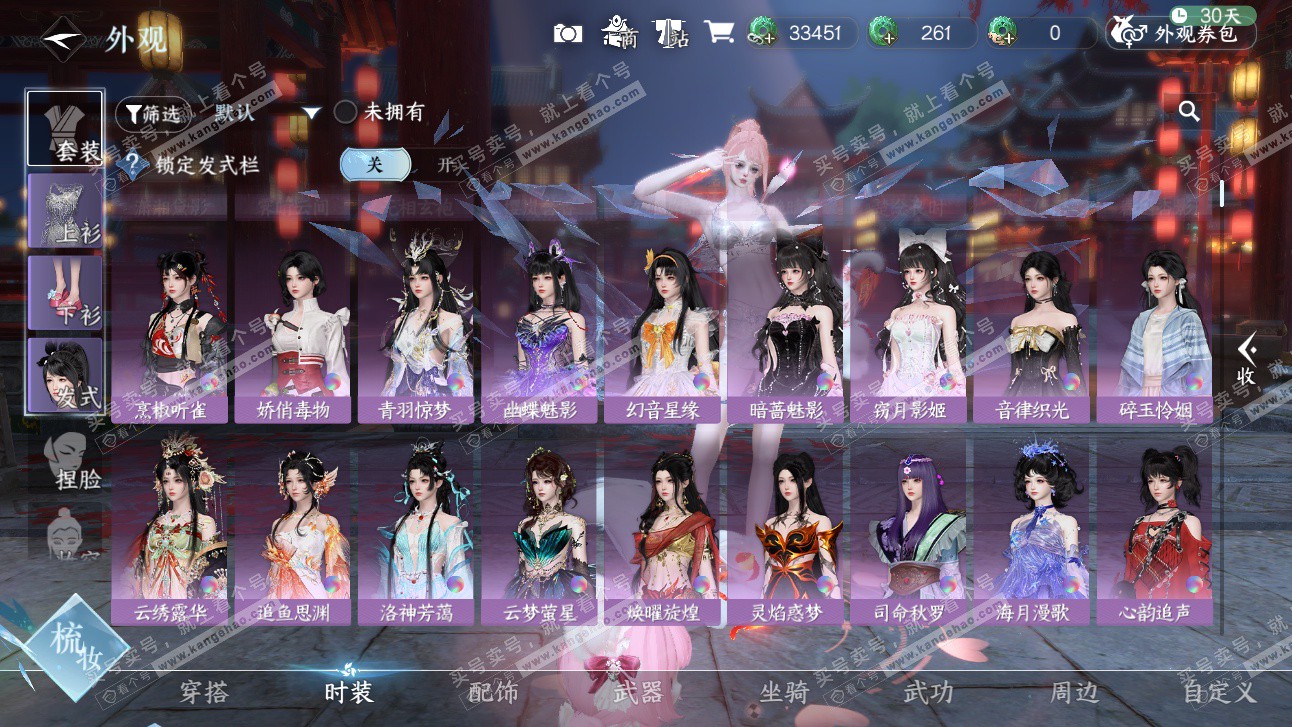1292x727 pixels.
Task: Tick the 未拥有 checkbox
Action: [x=346, y=112]
